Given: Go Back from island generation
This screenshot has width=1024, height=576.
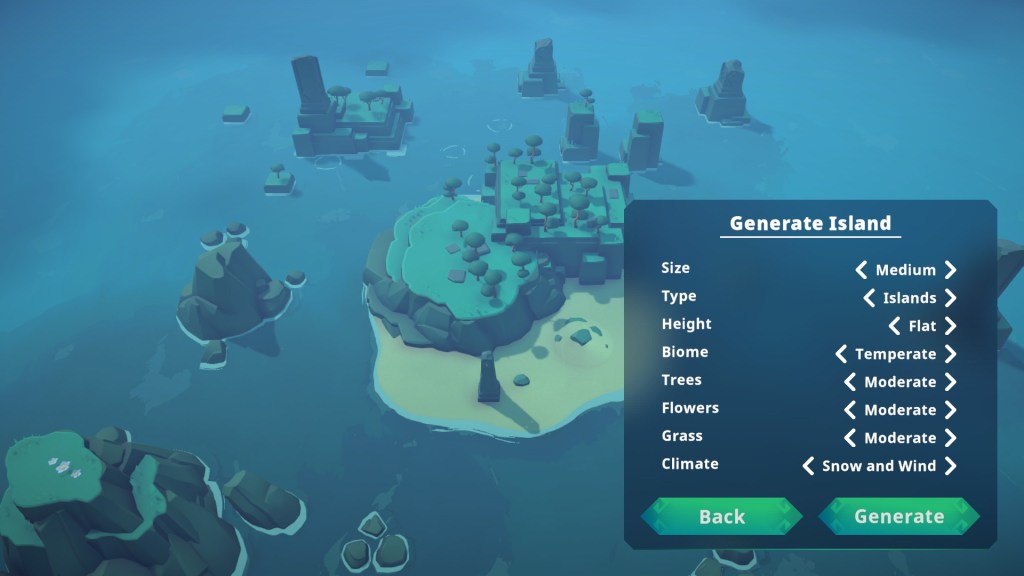Looking at the screenshot, I should point(721,516).
